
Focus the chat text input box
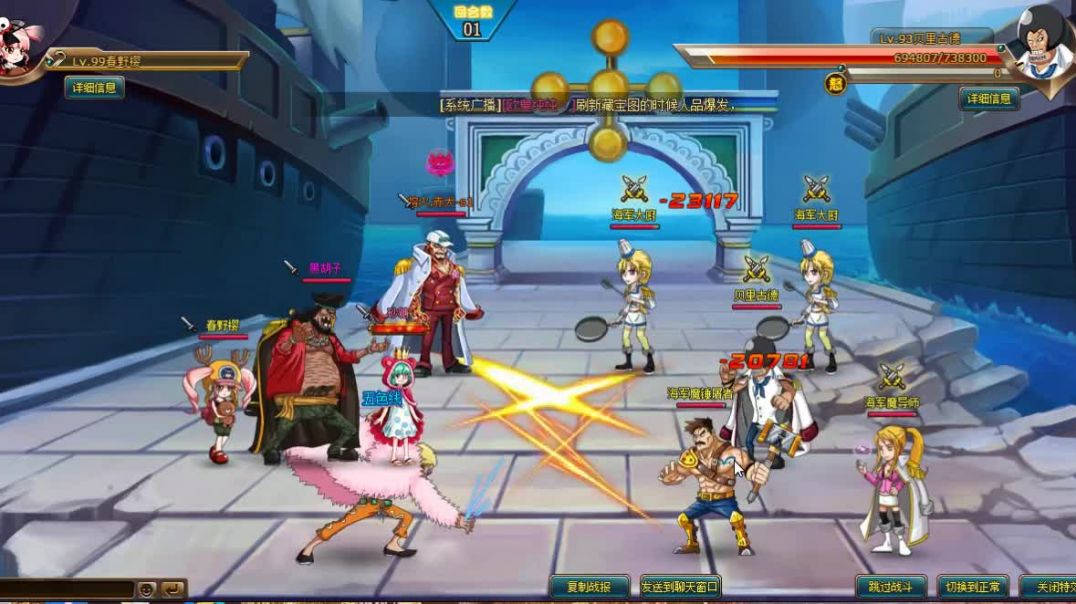(x=66, y=589)
